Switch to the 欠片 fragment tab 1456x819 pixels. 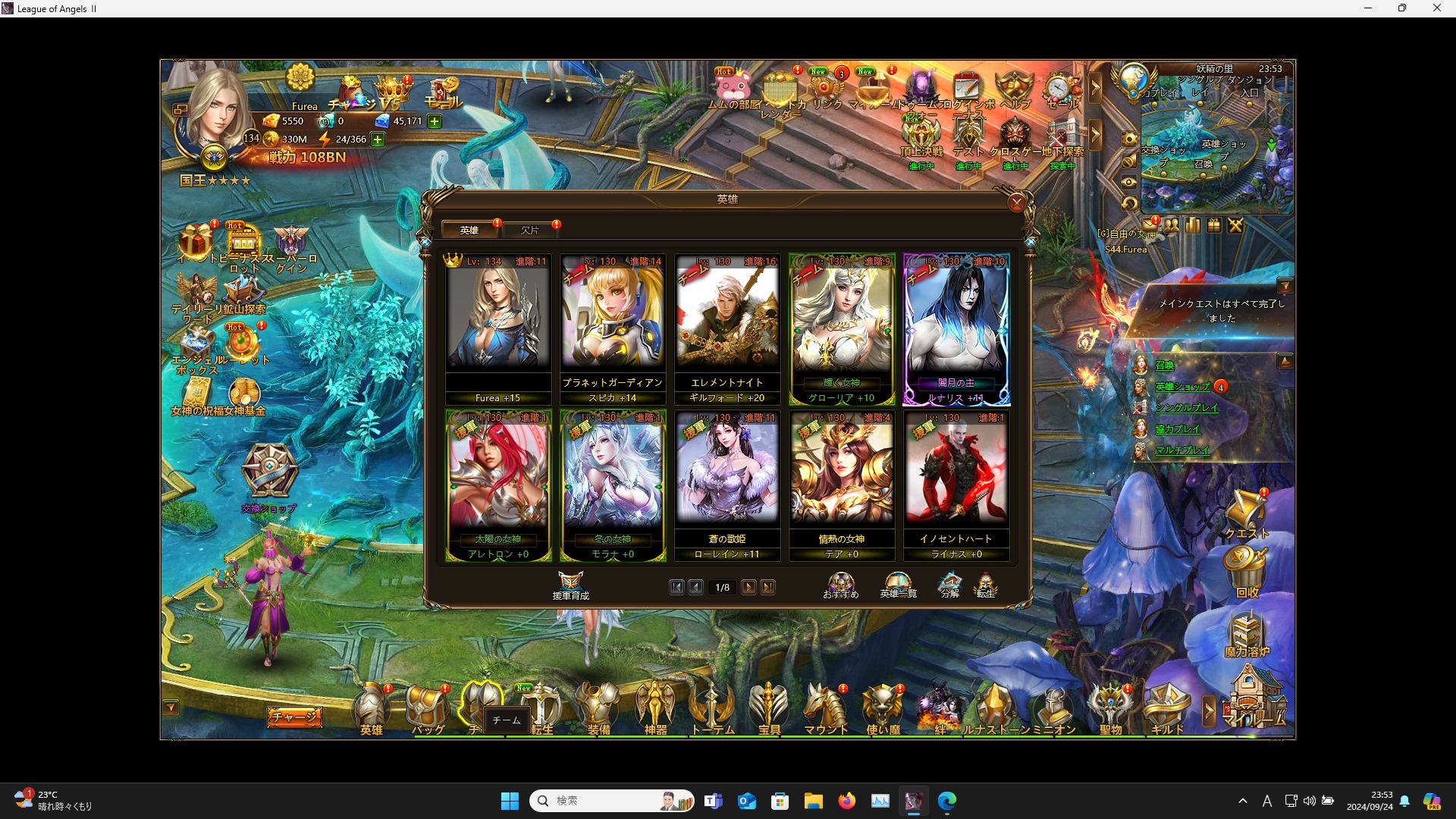pos(531,230)
